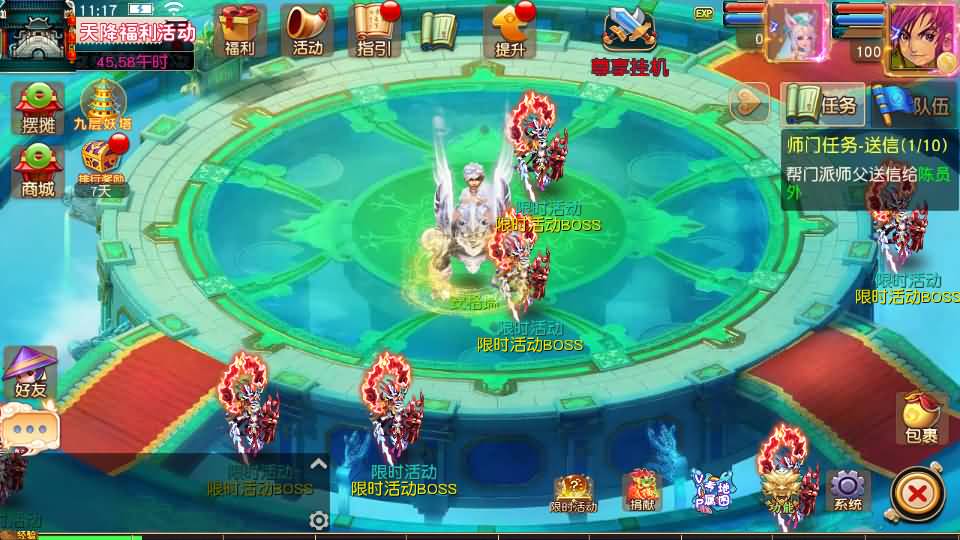This screenshot has height=540, width=960.
Task: Open the 活动 horn events menu
Action: (x=307, y=29)
